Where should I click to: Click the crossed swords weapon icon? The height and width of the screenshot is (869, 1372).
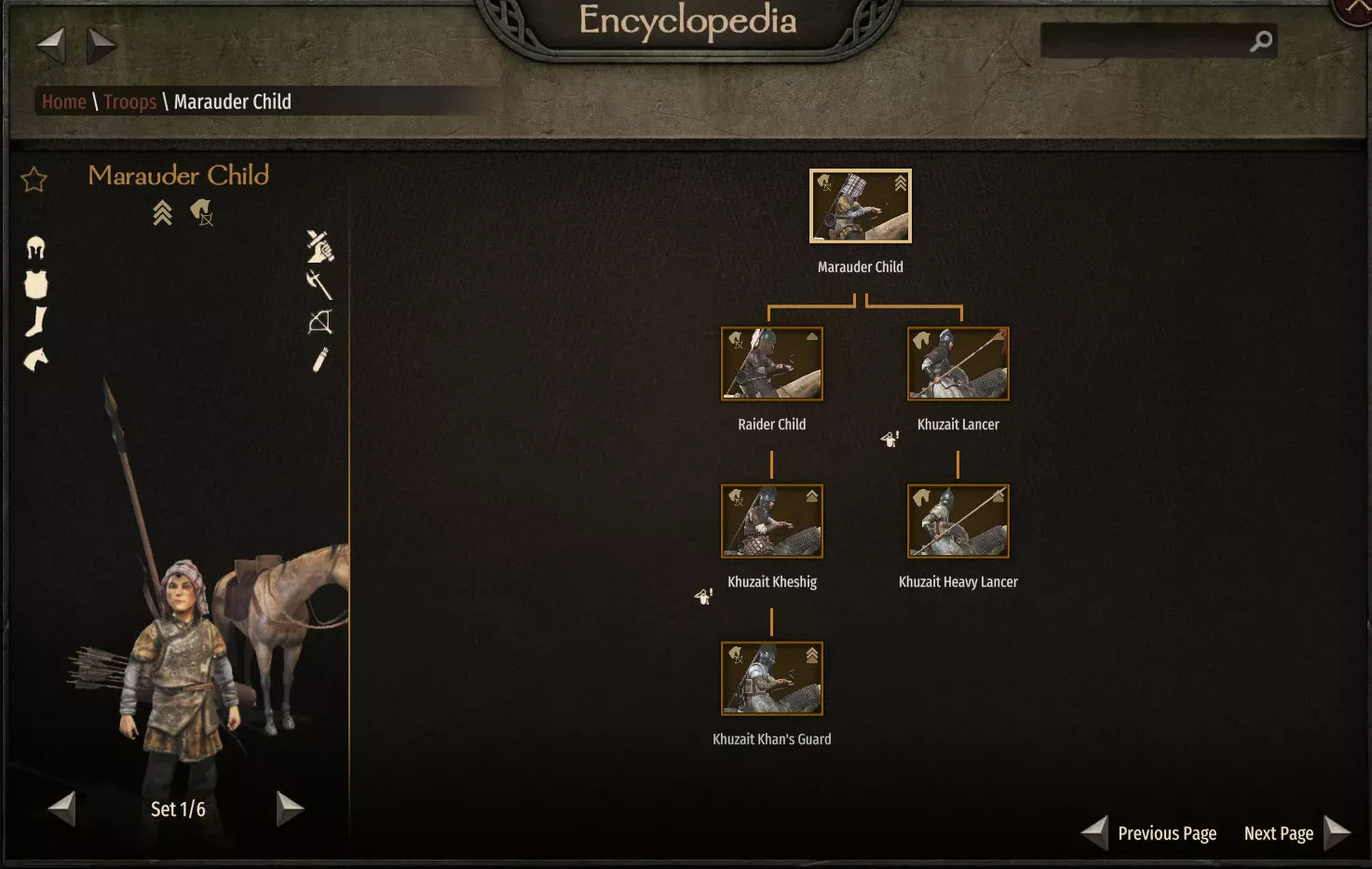(319, 245)
